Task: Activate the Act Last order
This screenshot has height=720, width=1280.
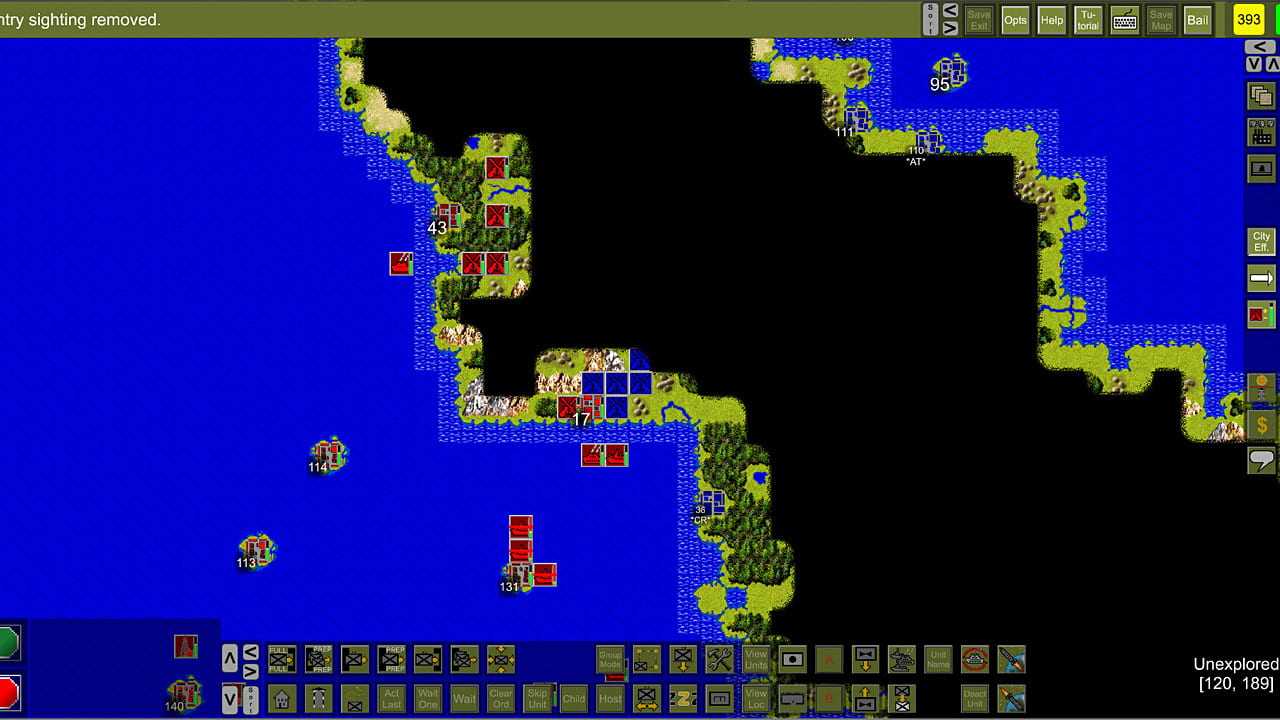Action: point(392,698)
